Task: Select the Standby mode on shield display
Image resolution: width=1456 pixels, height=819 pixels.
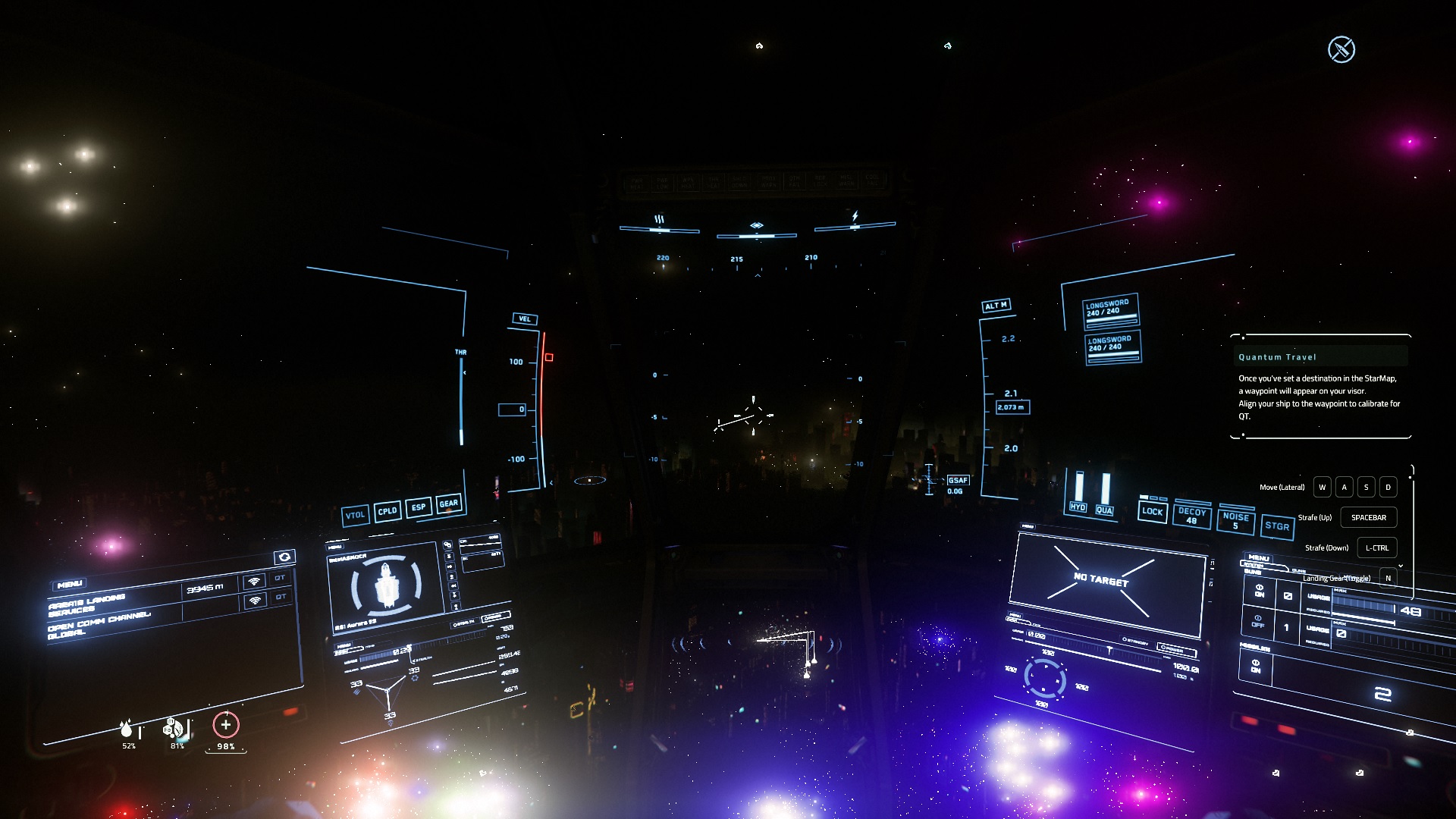Action: tap(1134, 641)
